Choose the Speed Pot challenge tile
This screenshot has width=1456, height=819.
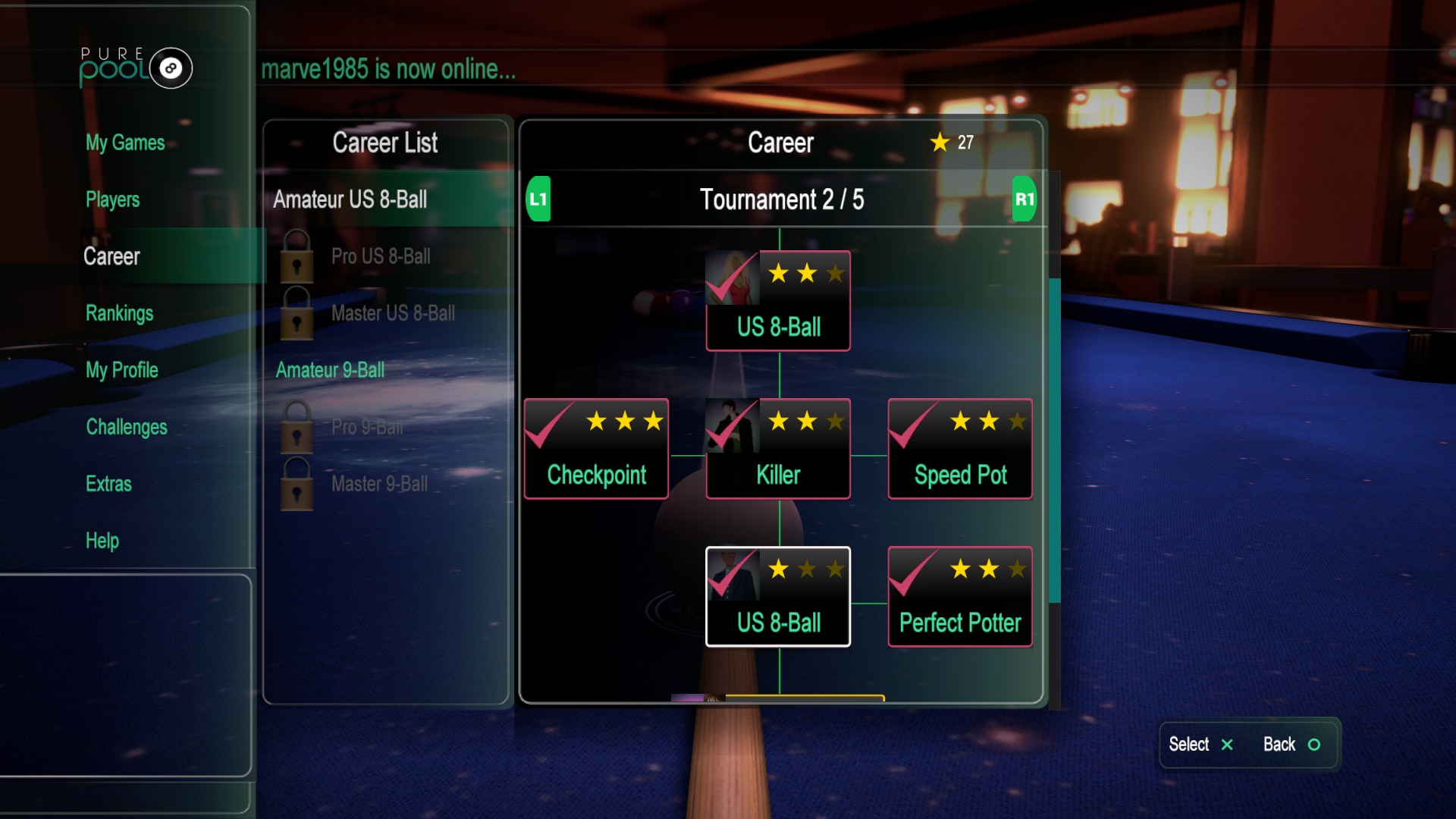tap(960, 449)
